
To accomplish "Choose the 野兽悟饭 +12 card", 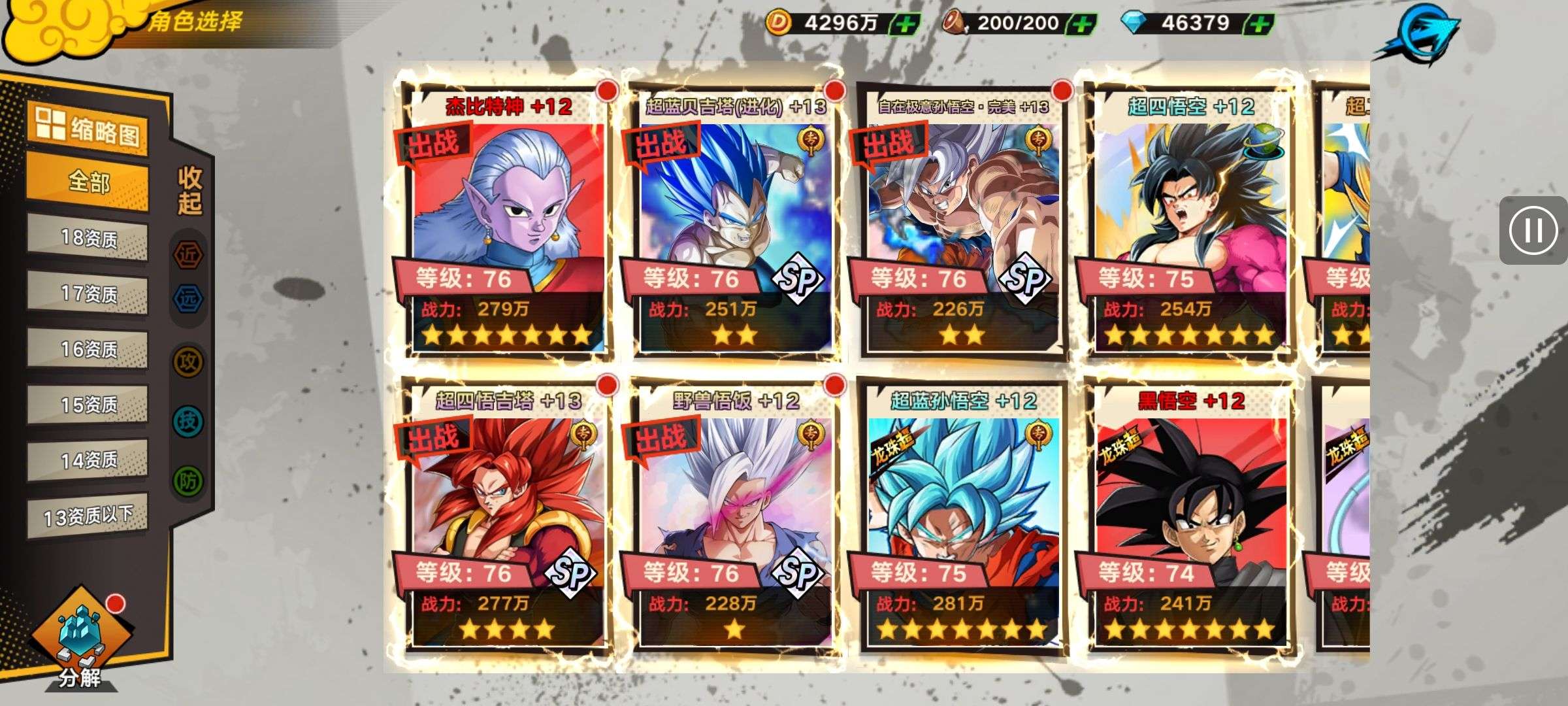I will [736, 516].
